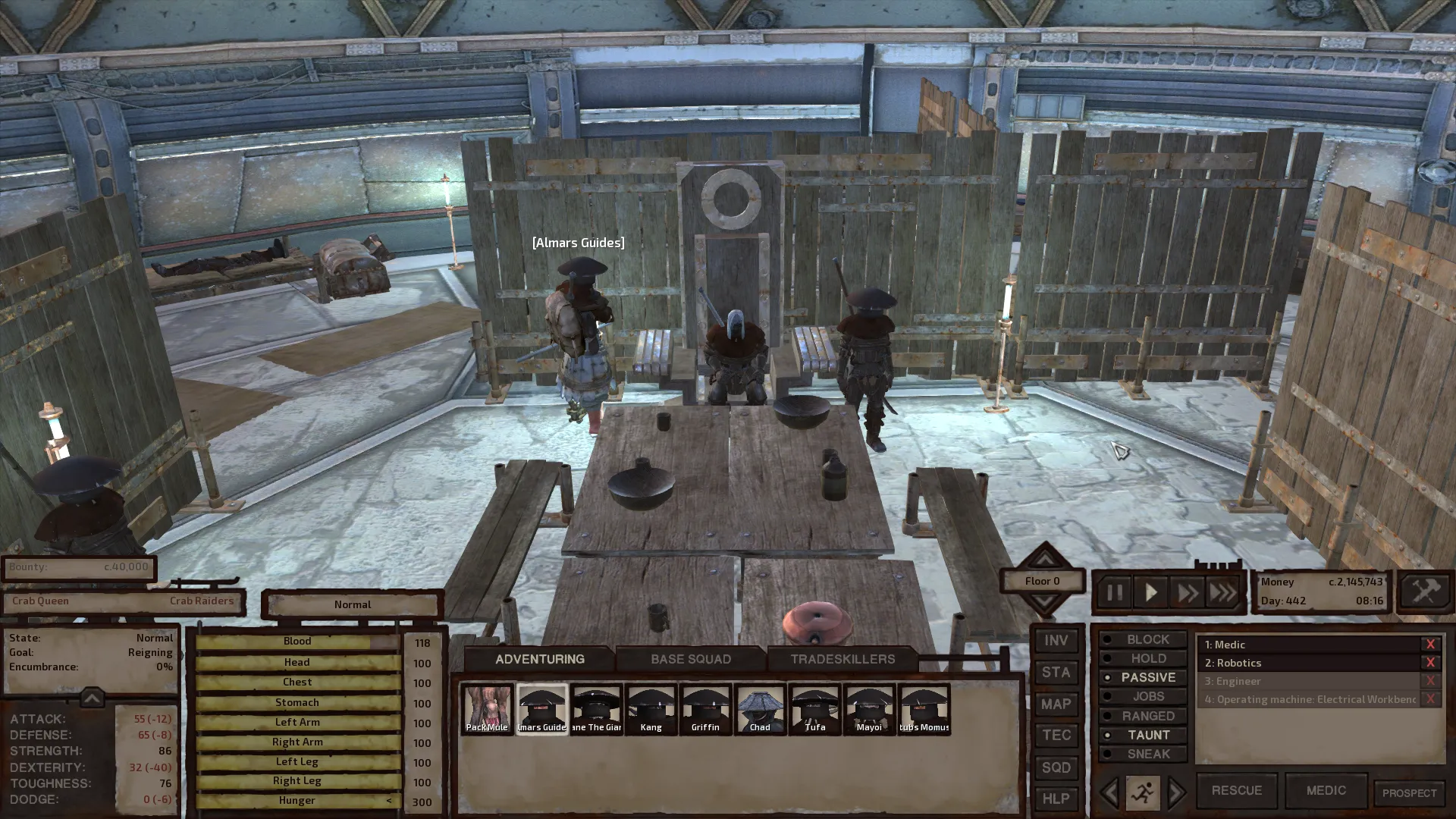Pause the game
Viewport: 1456px width, 819px height.
tap(1114, 592)
